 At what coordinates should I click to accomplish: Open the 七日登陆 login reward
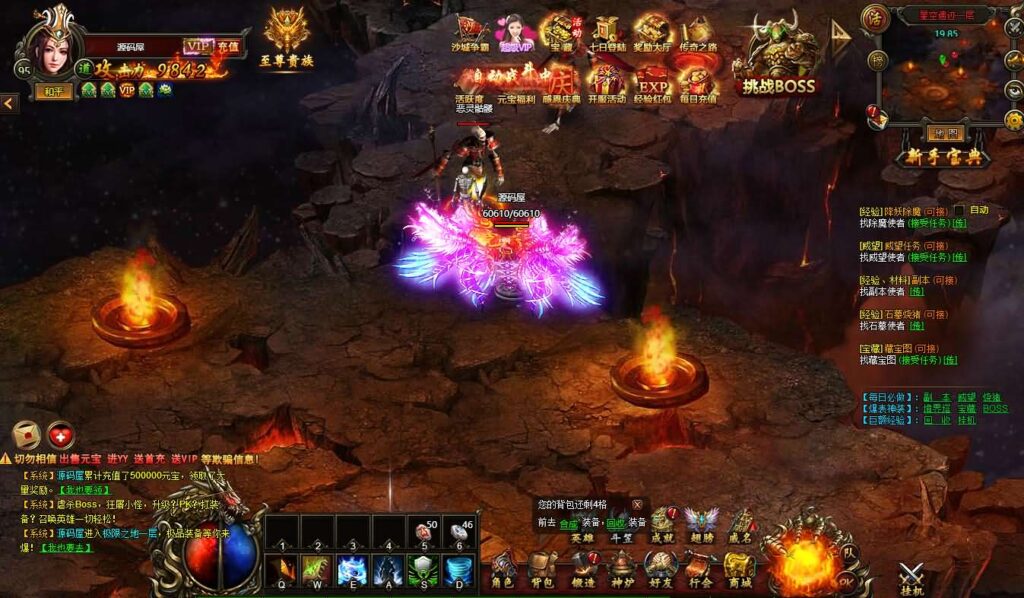[x=606, y=33]
